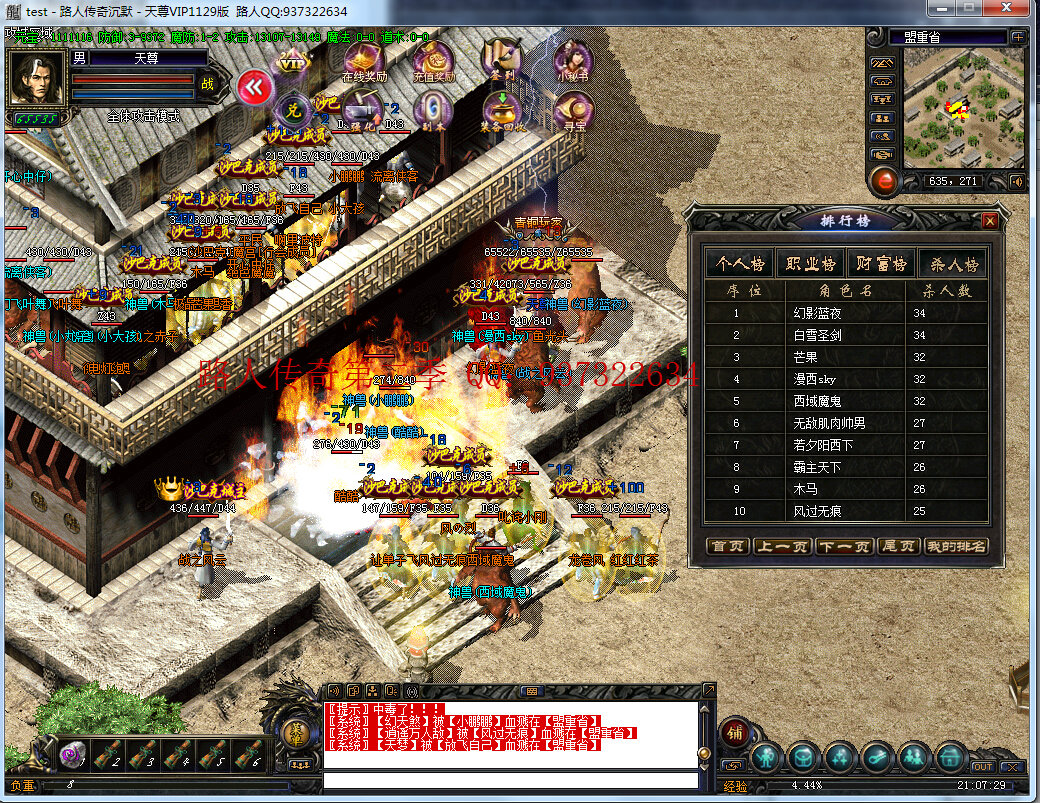Viewport: 1040px width, 803px height.
Task: Select the 杀人榜 kill ranking tab
Action: 951,264
